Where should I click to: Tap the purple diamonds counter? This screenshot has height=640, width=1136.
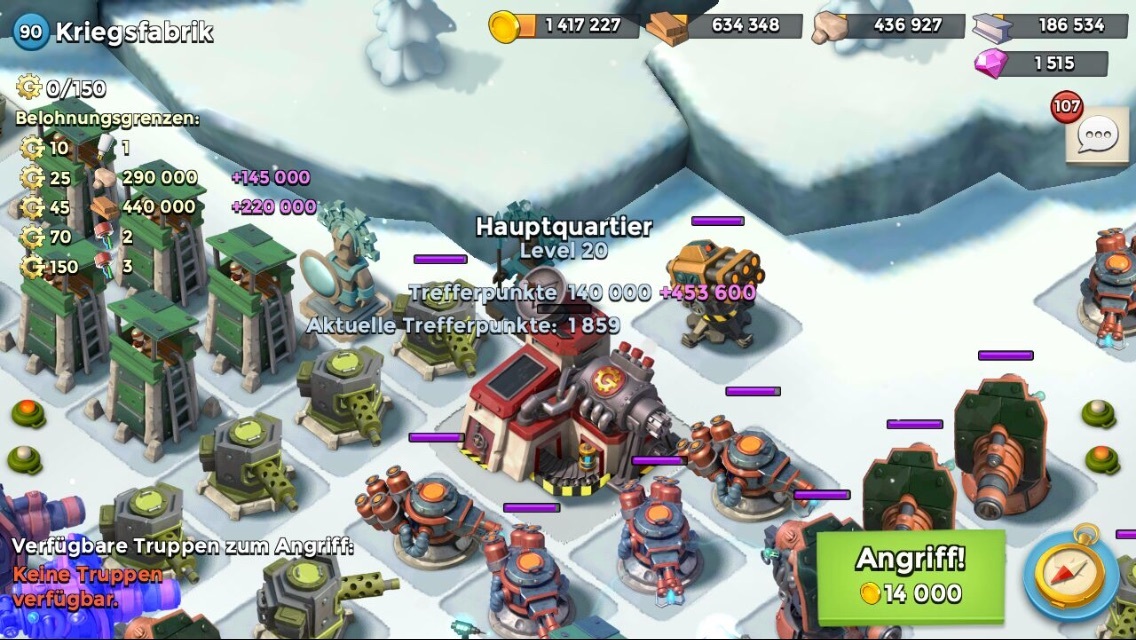click(1041, 63)
